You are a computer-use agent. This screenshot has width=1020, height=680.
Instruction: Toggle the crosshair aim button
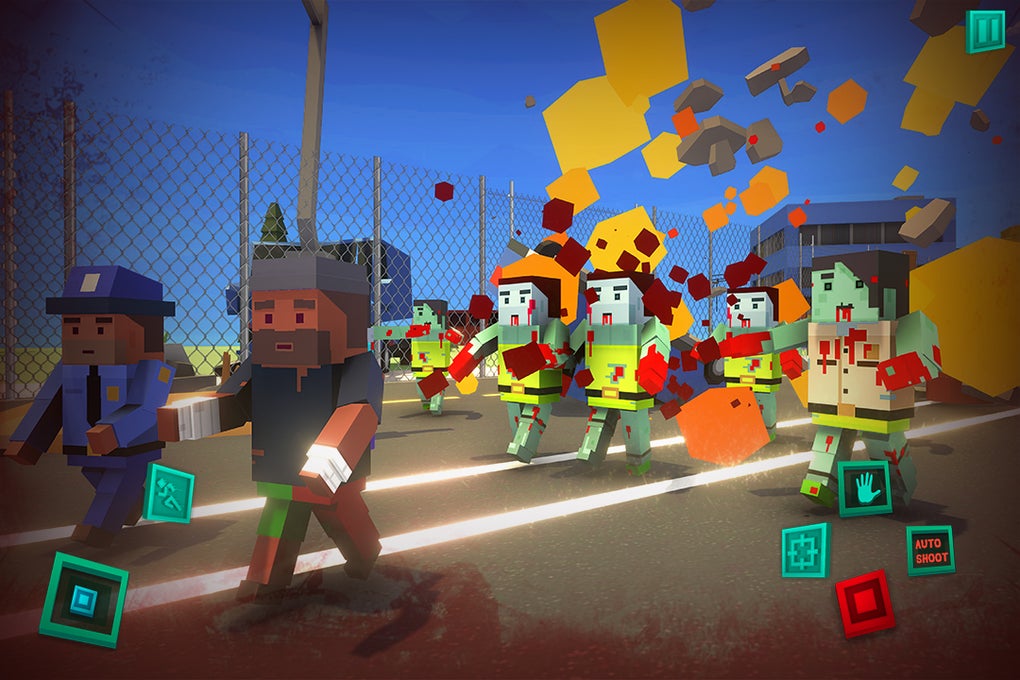(805, 550)
